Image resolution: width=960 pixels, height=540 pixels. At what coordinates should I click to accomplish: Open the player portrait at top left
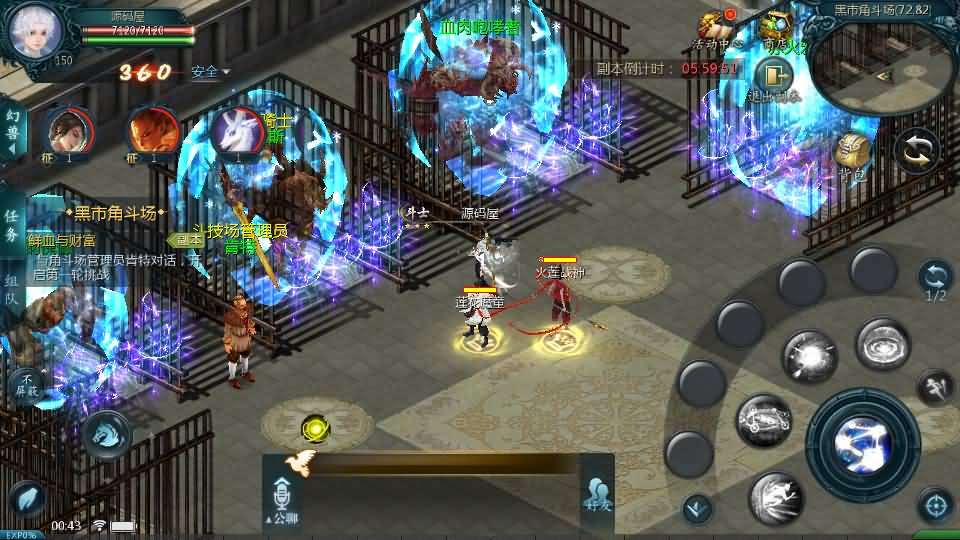click(x=37, y=32)
